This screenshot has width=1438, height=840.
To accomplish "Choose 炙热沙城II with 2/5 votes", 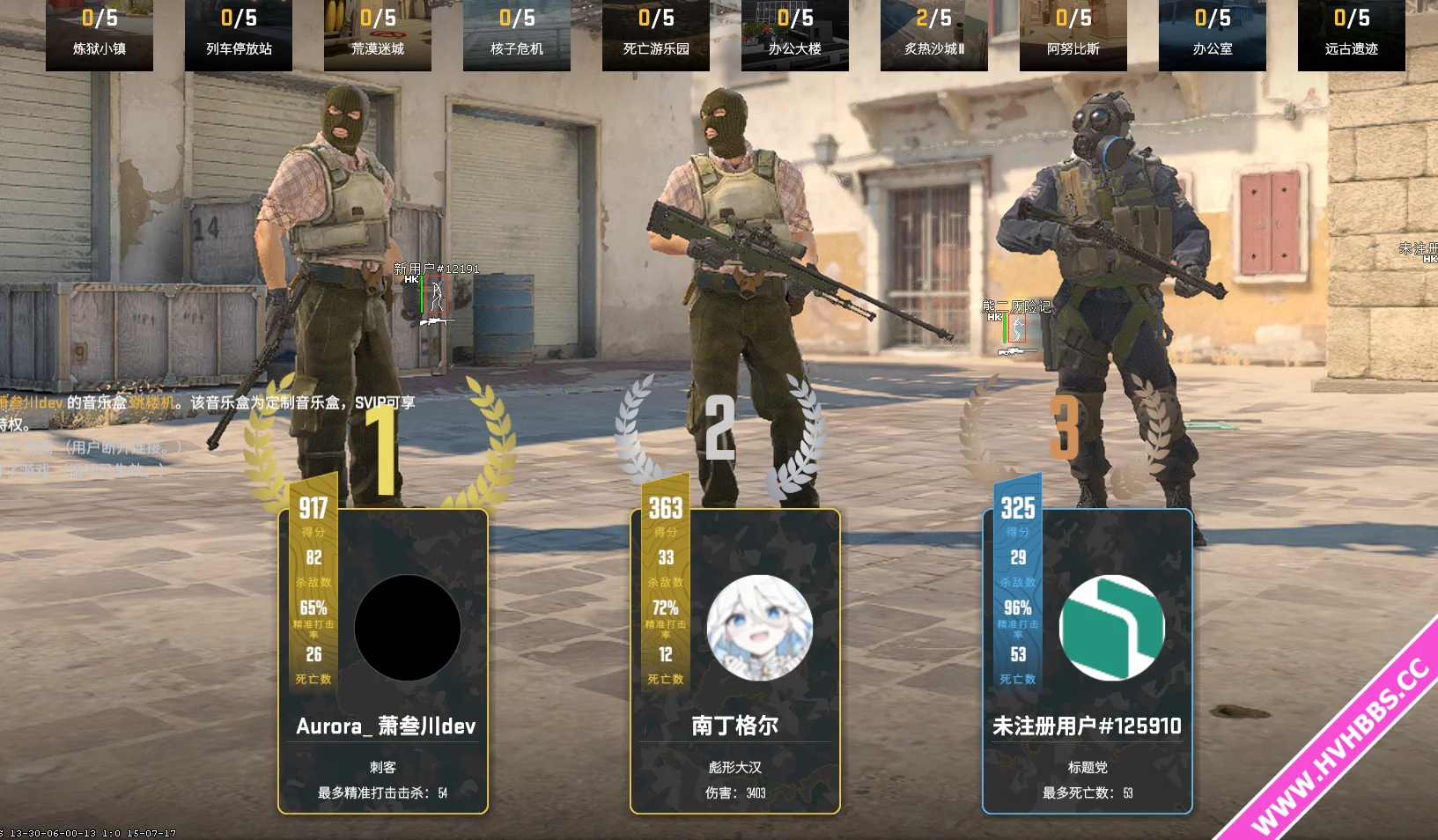I will (934, 33).
